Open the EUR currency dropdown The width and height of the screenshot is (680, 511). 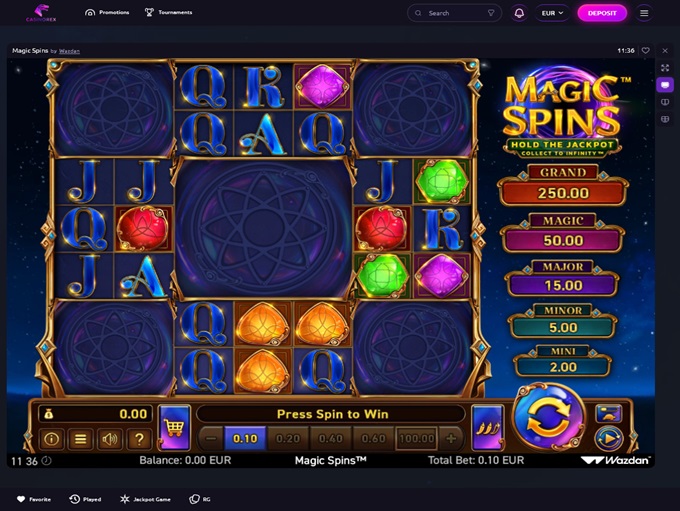tap(552, 13)
